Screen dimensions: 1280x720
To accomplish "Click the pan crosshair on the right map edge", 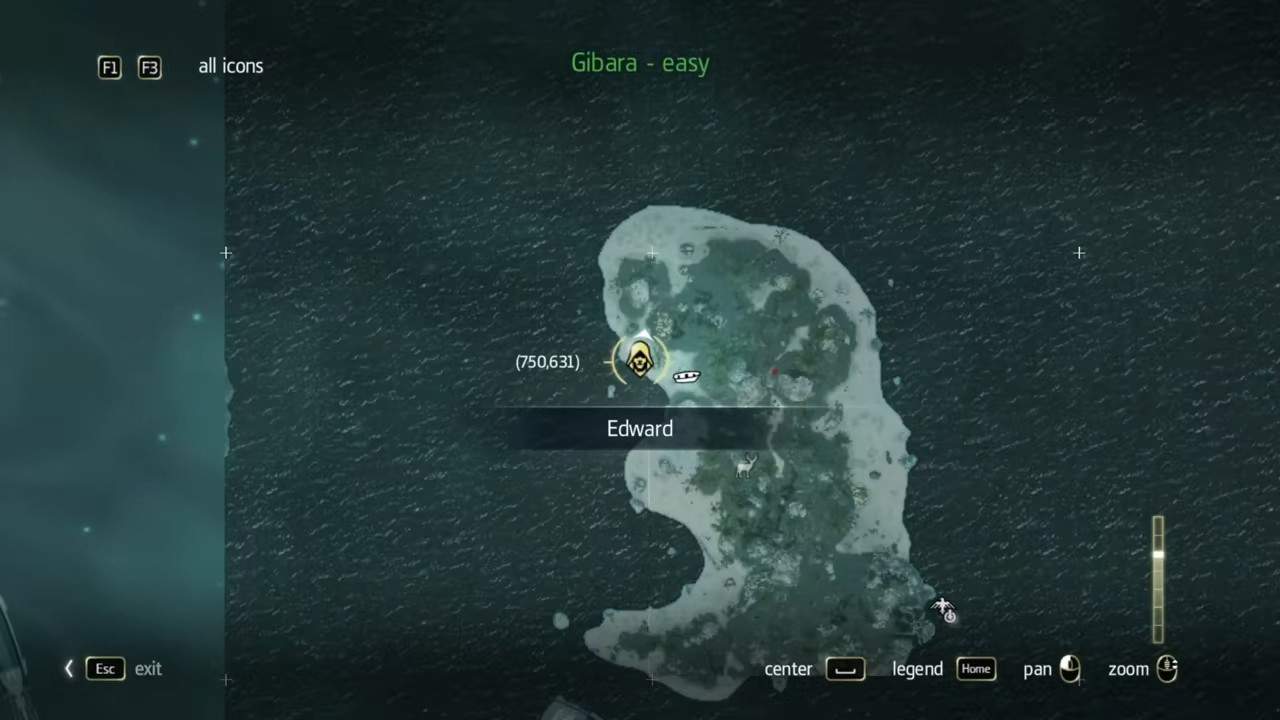I will pyautogui.click(x=1079, y=253).
